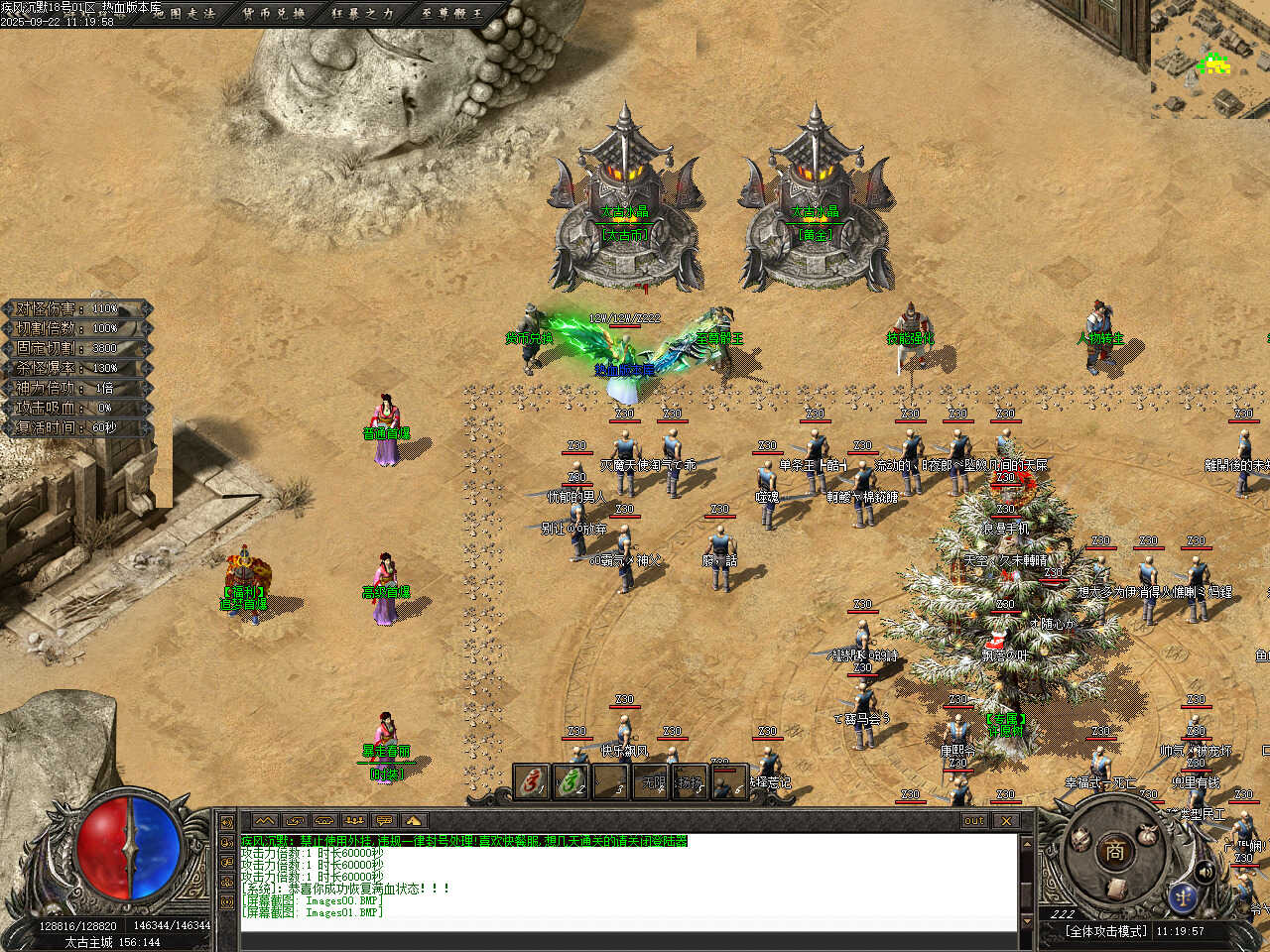The height and width of the screenshot is (952, 1270).
Task: Select the first wave-icon chat tab
Action: tap(265, 821)
